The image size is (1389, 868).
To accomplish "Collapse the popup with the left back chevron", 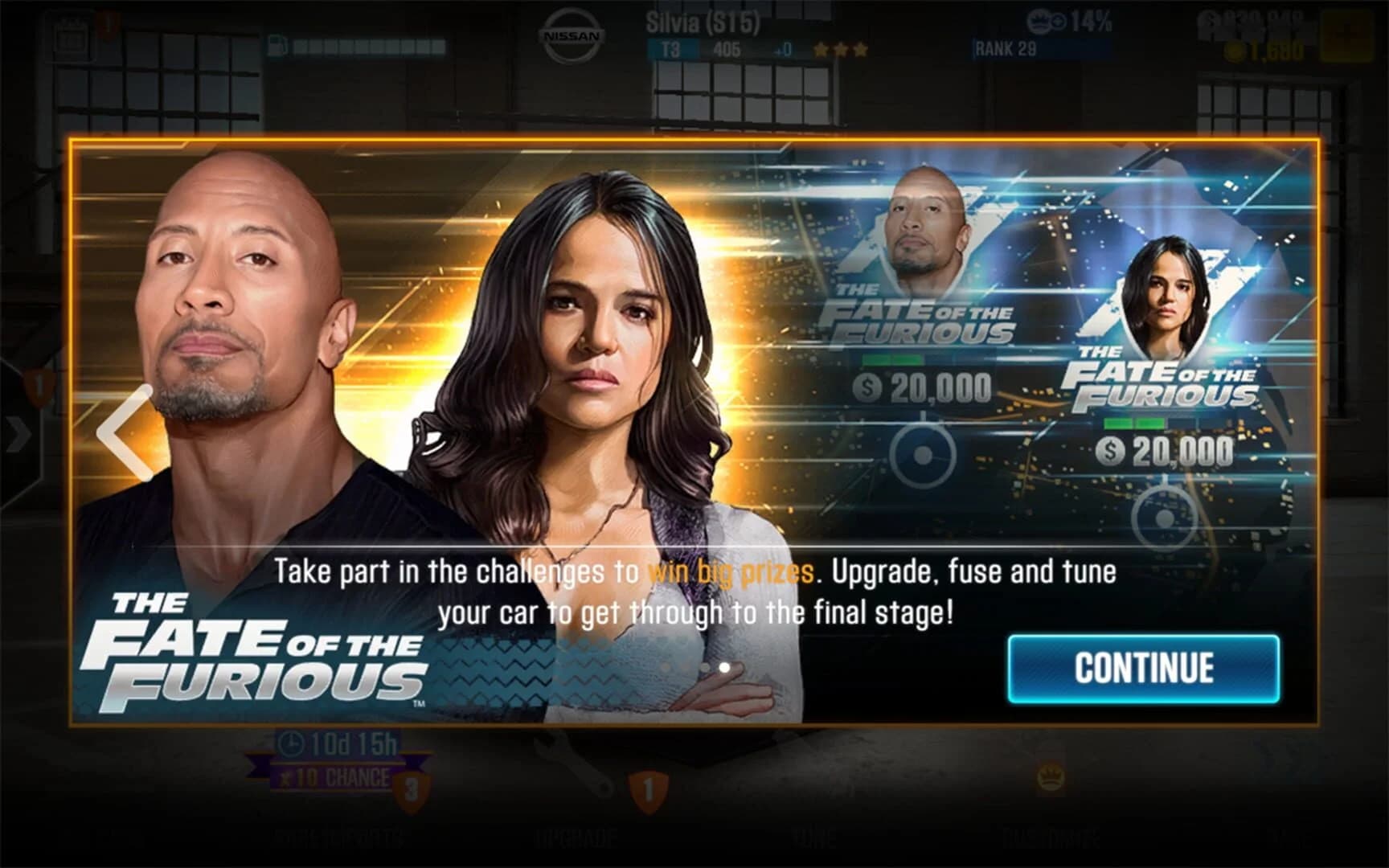I will tap(119, 434).
